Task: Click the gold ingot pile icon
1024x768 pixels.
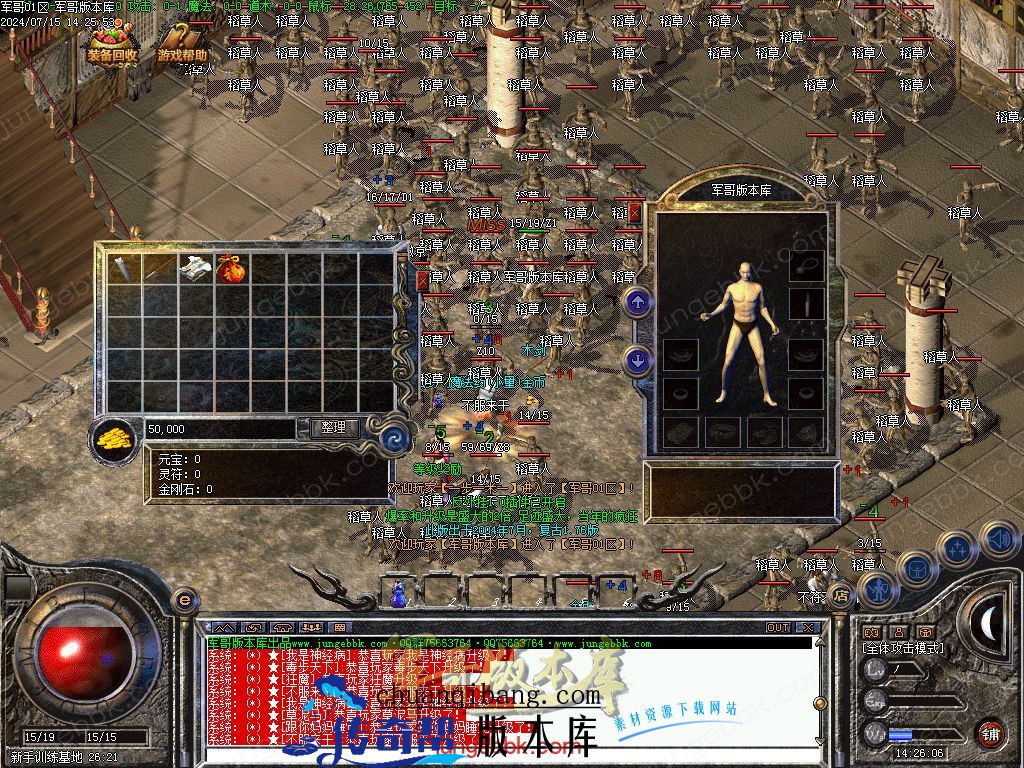Action: pos(116,438)
